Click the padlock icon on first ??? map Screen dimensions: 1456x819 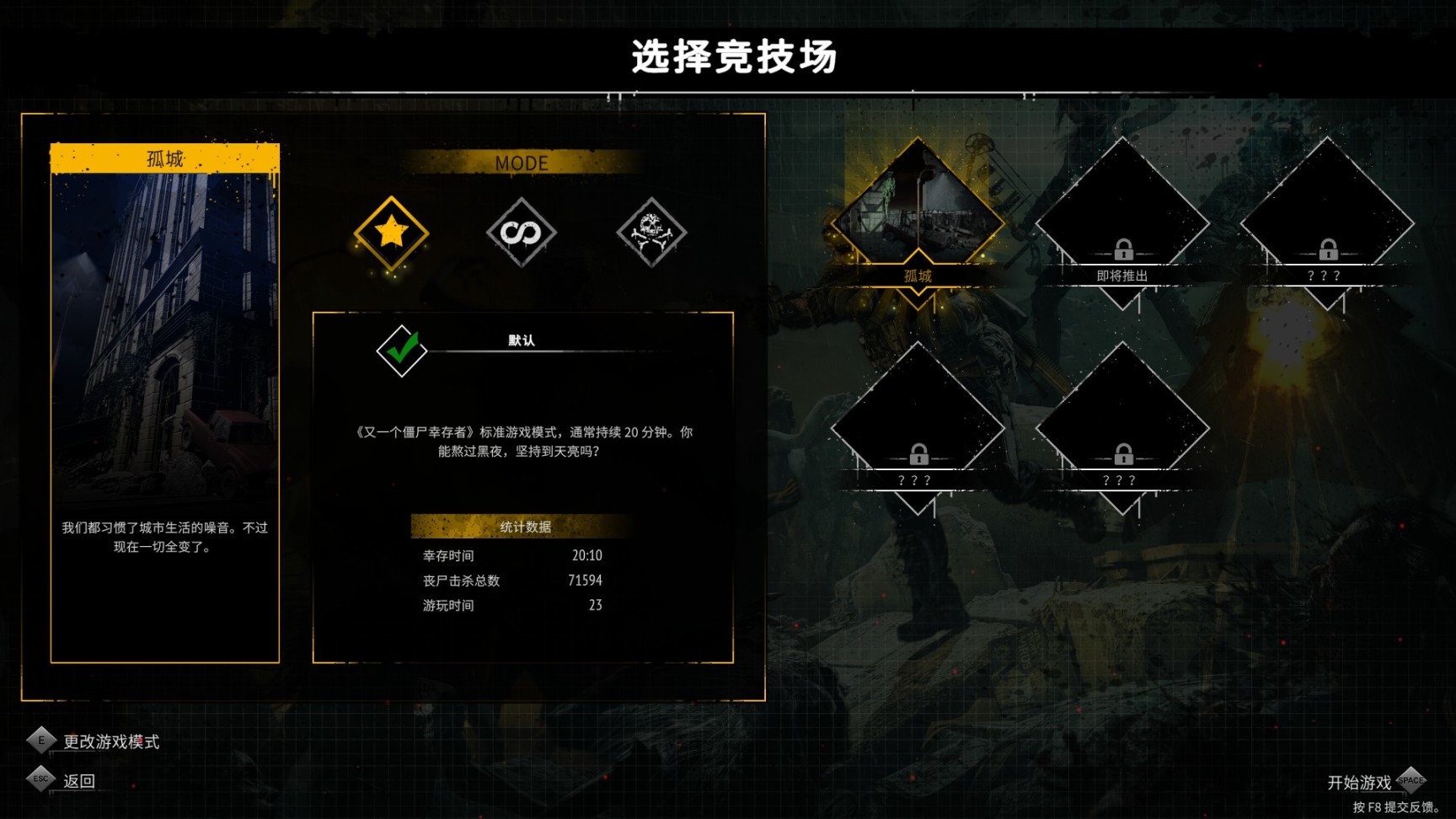(x=1329, y=251)
